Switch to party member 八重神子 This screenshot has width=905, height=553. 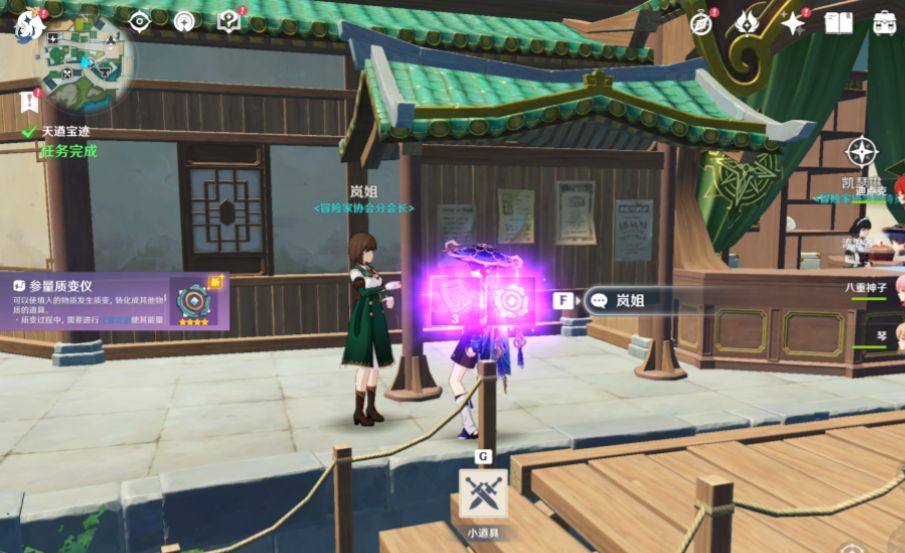(865, 287)
